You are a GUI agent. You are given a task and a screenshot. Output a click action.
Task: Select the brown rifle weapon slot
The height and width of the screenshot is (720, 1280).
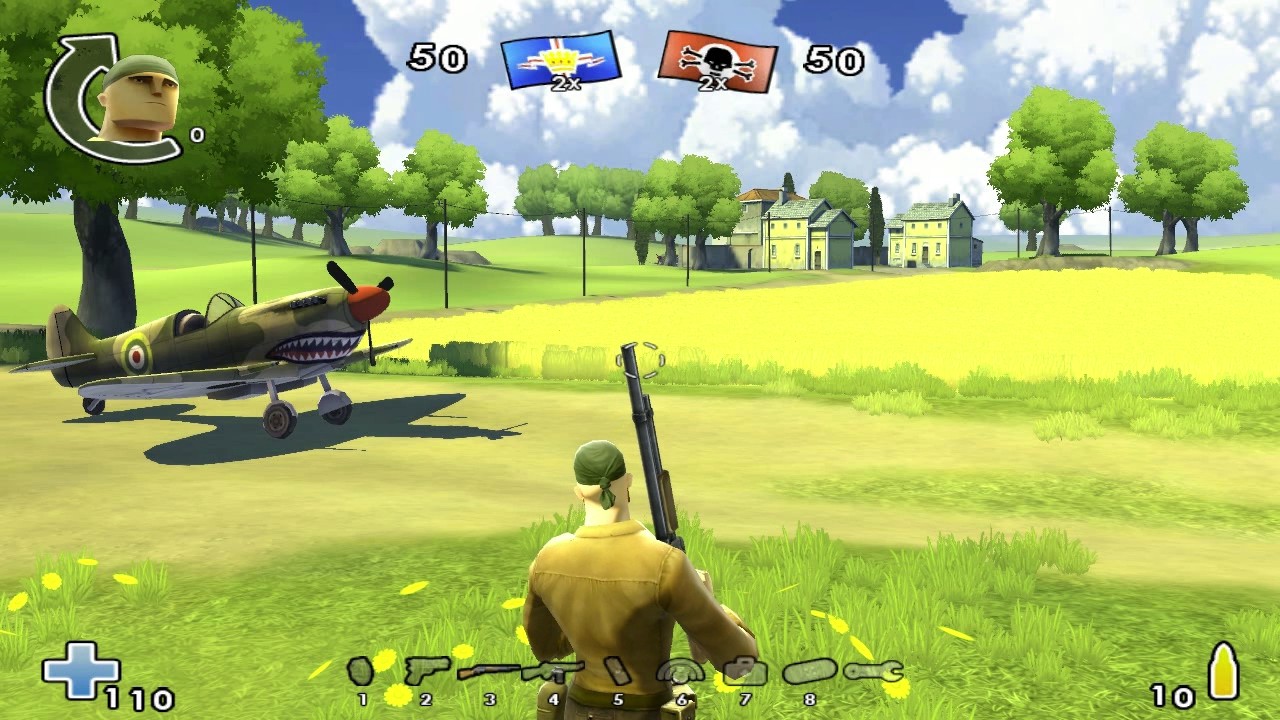tap(488, 672)
